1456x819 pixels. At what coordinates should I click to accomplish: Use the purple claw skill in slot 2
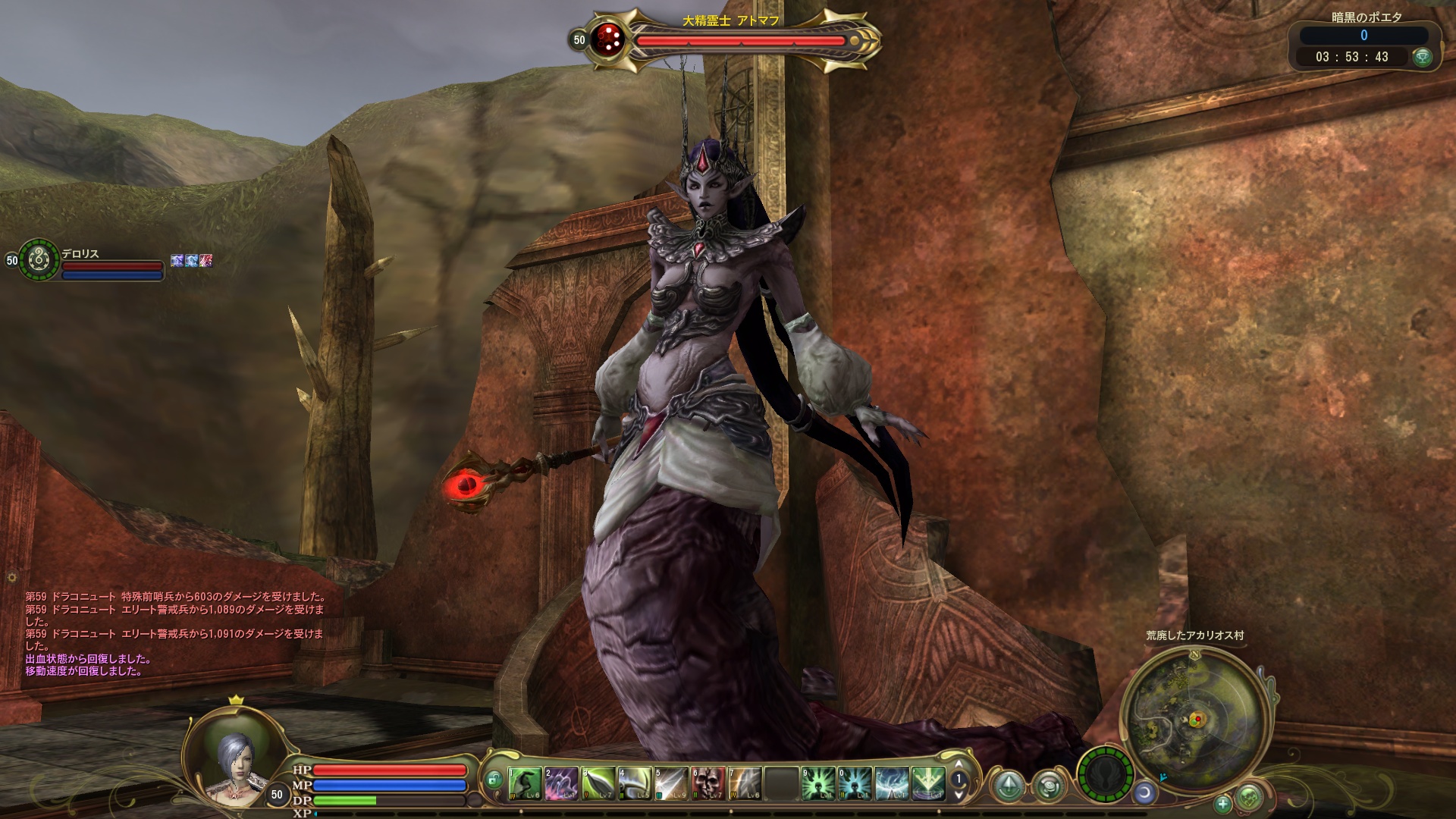(x=561, y=783)
